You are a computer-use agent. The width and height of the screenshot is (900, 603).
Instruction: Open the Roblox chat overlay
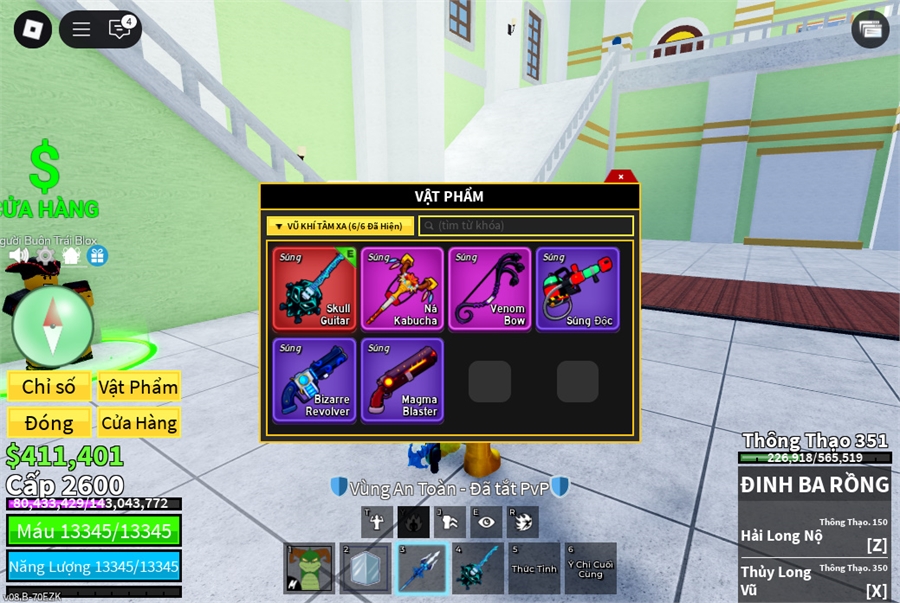119,29
